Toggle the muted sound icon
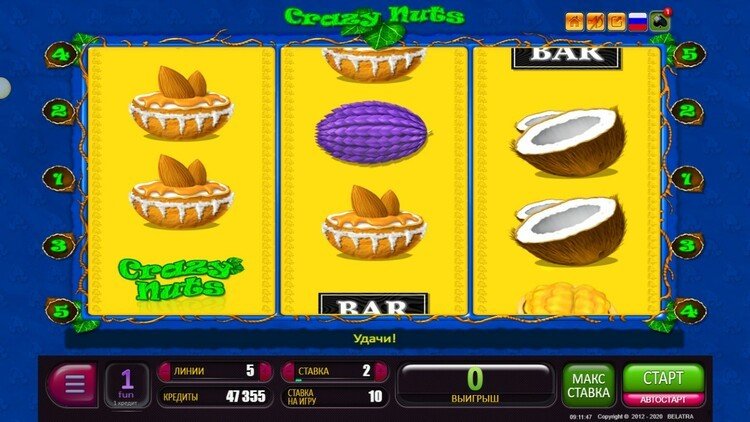 pos(595,20)
